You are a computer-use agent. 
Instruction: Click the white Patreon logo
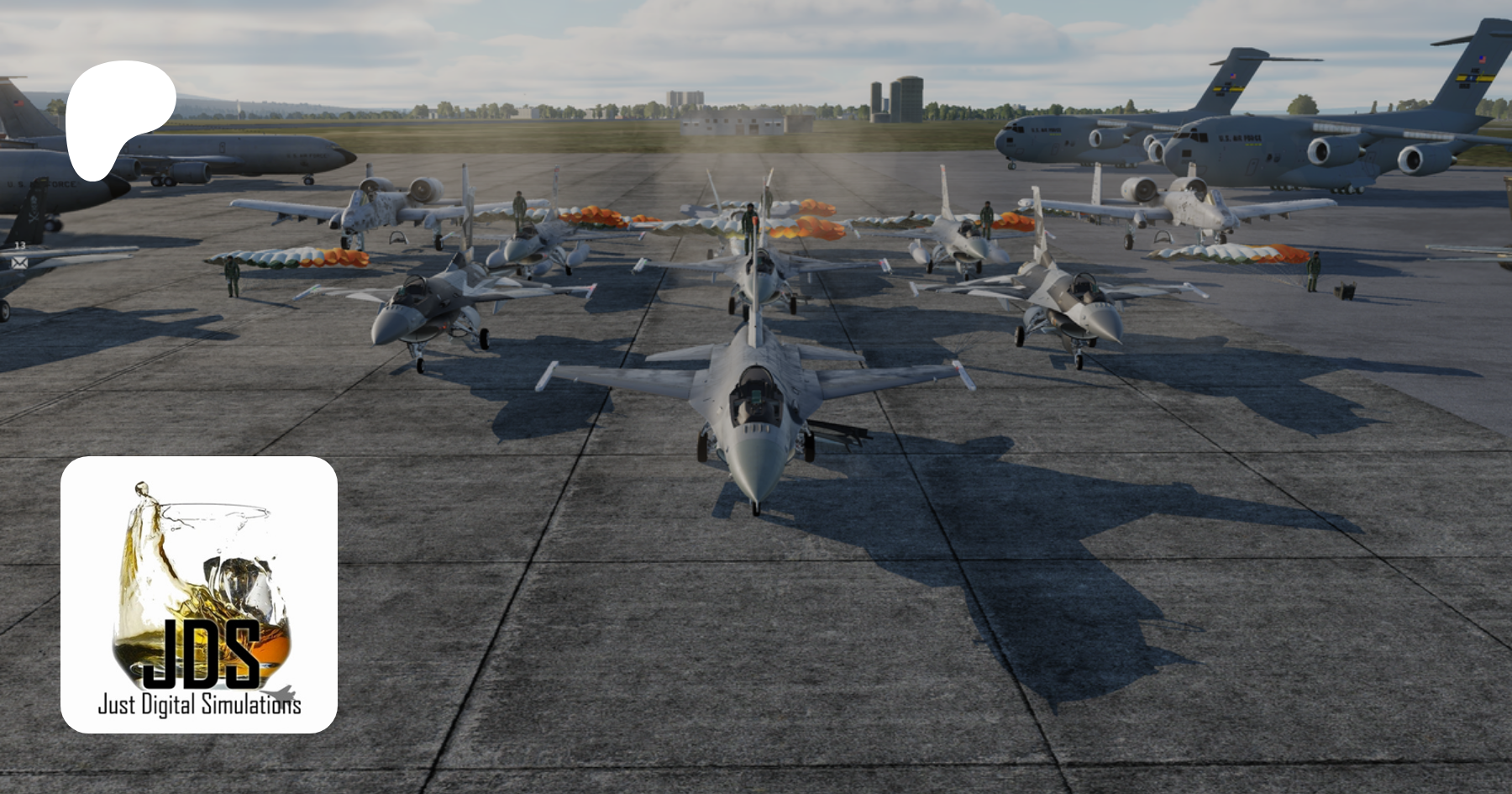[118, 113]
